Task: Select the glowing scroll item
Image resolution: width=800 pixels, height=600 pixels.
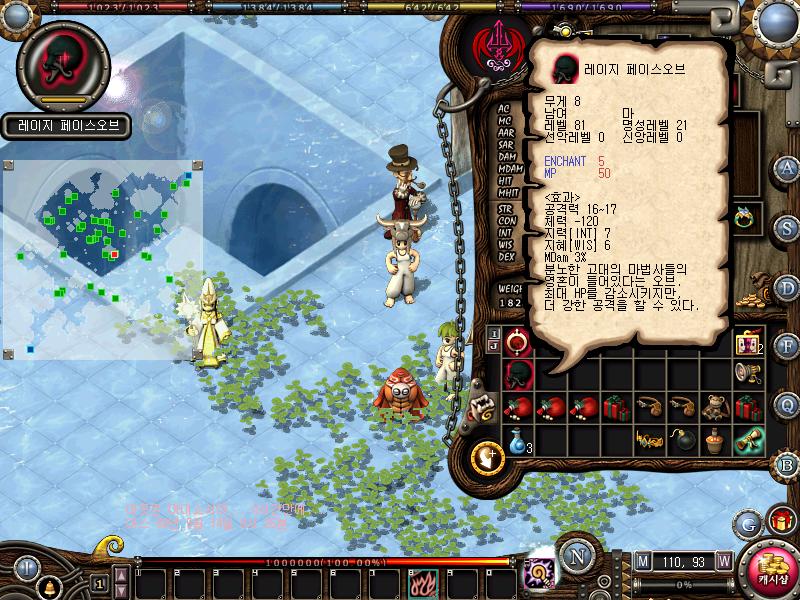Action: [x=748, y=440]
